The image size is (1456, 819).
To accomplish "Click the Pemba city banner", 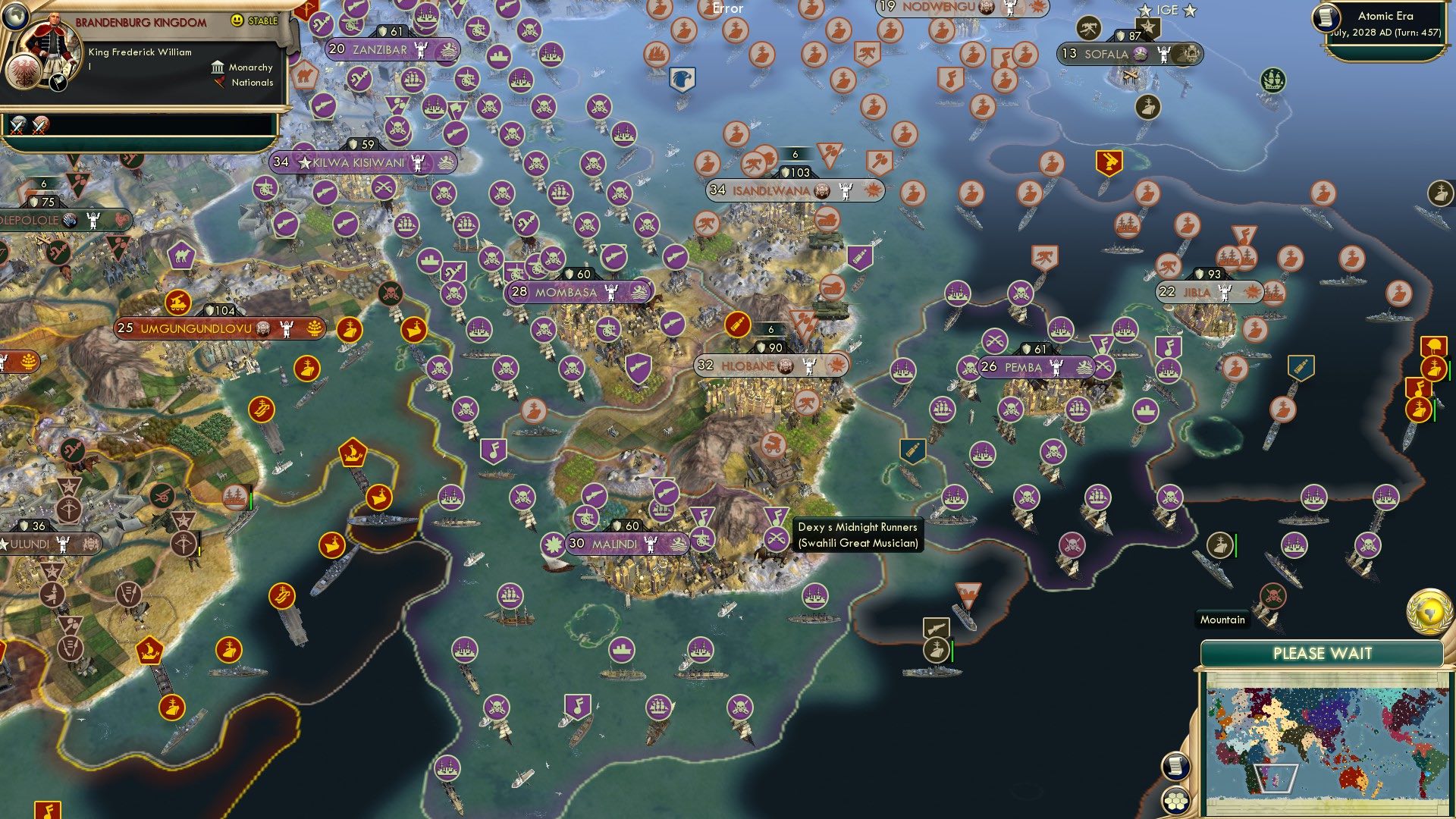I will click(x=1027, y=367).
